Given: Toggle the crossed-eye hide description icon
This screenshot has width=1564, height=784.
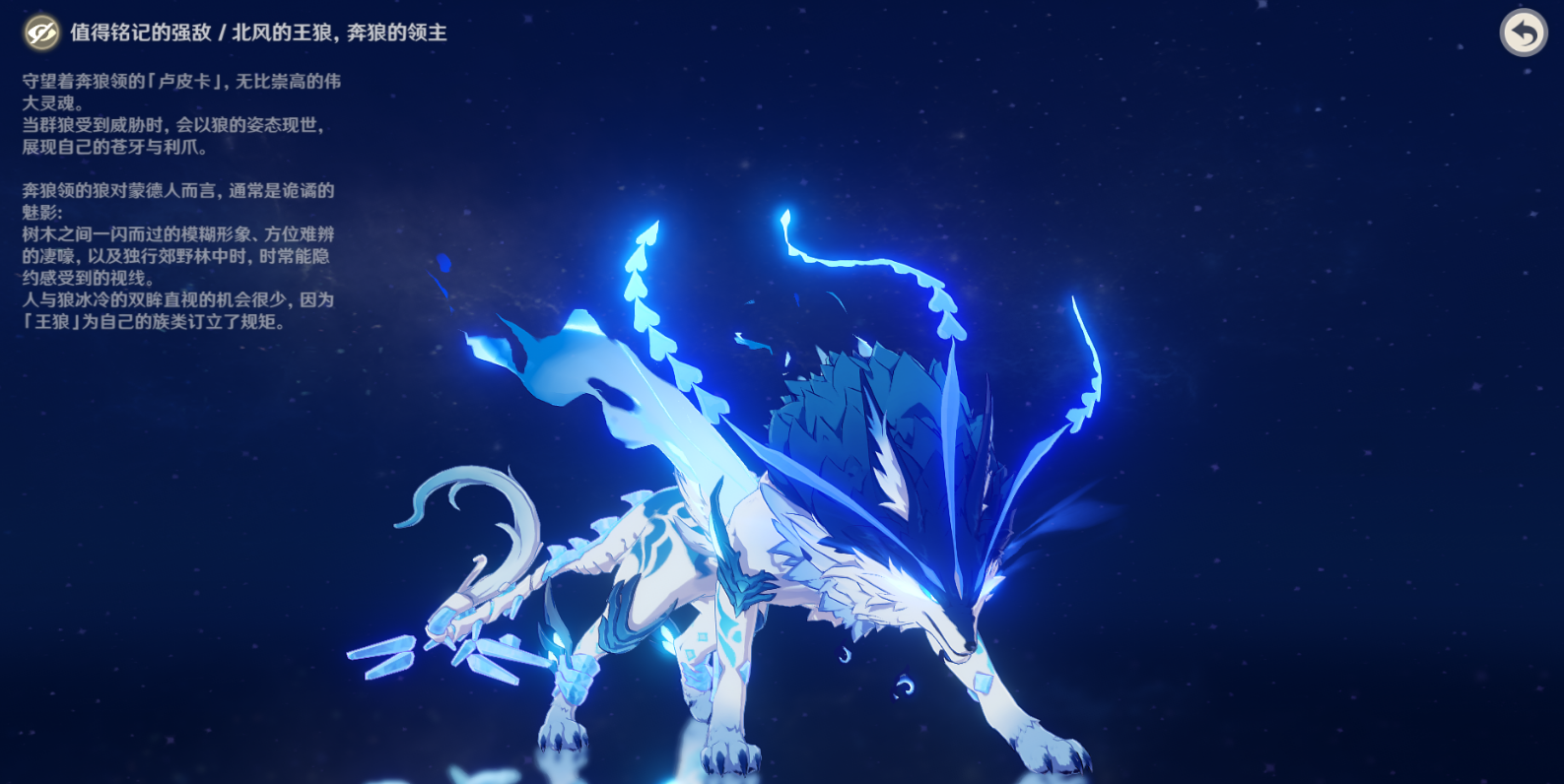Looking at the screenshot, I should [x=41, y=33].
